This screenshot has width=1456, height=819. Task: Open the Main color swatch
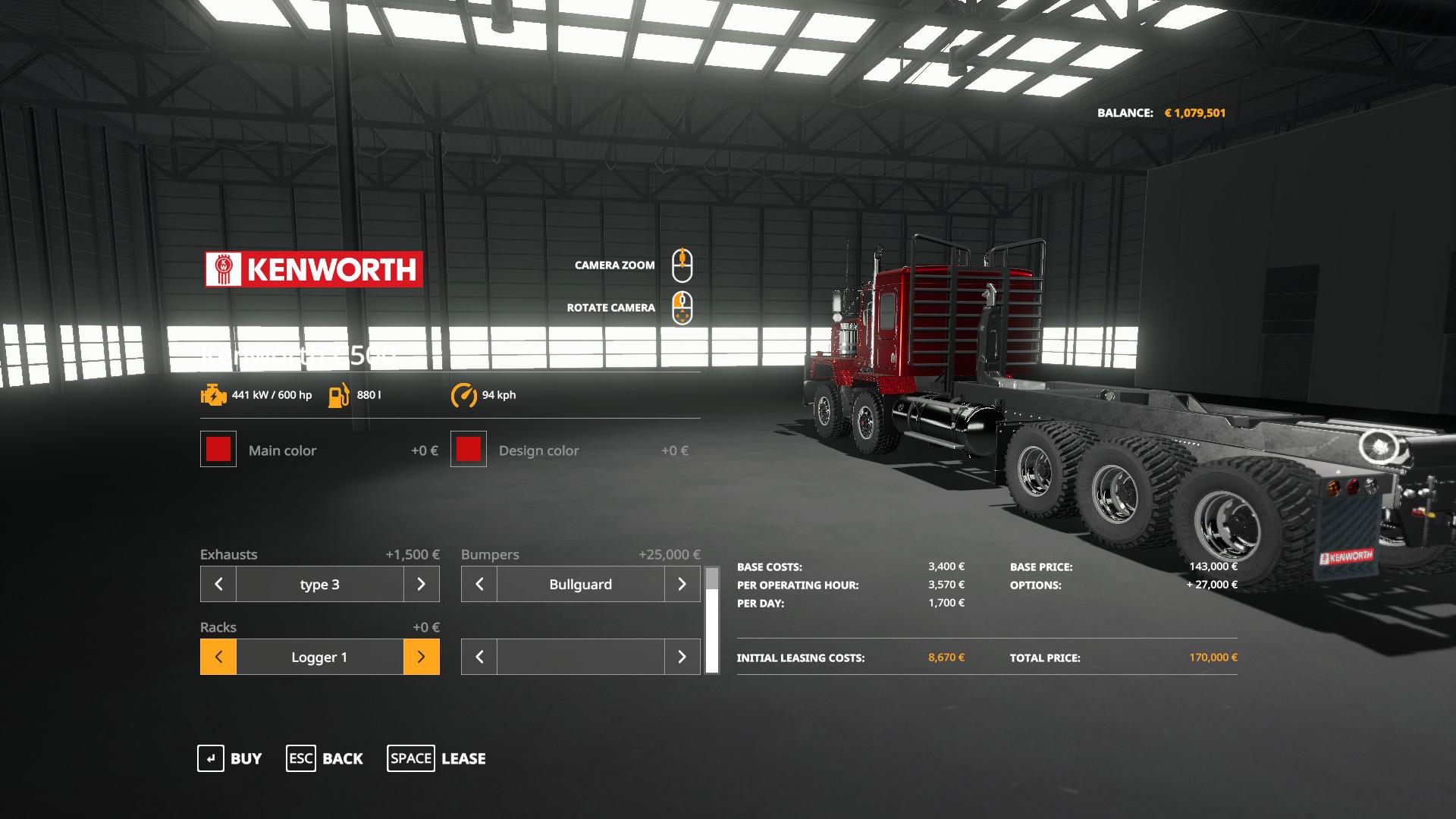[218, 449]
